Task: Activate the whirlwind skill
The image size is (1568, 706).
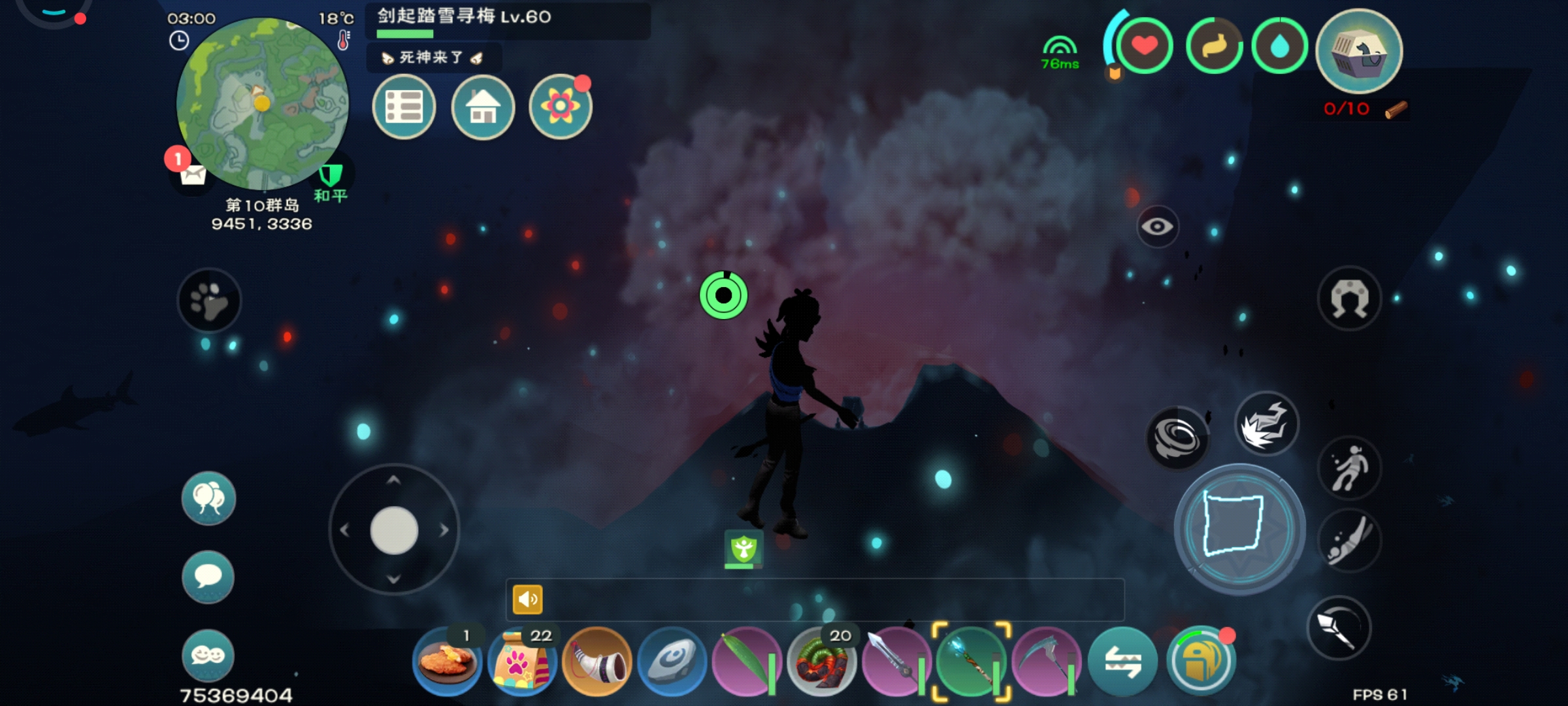Action: [1177, 438]
